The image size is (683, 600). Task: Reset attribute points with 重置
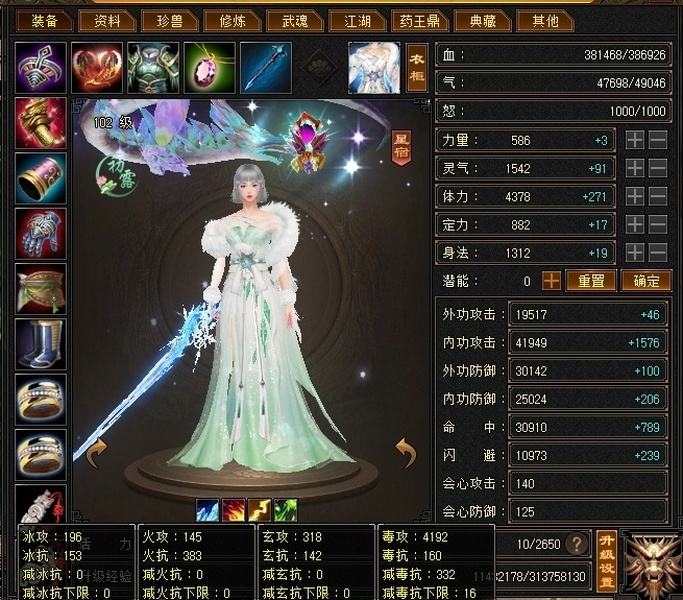[591, 281]
